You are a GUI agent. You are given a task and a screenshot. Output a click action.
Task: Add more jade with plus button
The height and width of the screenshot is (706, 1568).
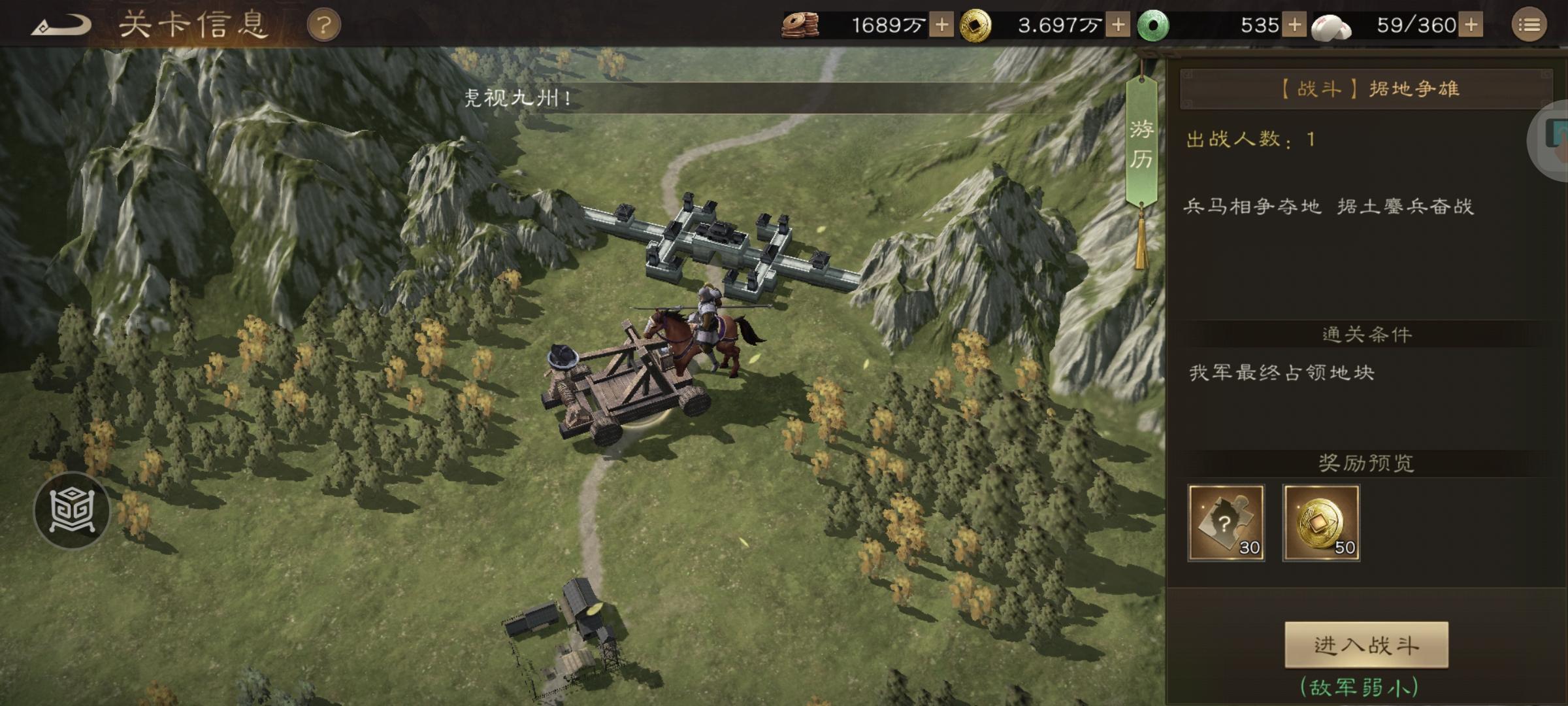1294,25
